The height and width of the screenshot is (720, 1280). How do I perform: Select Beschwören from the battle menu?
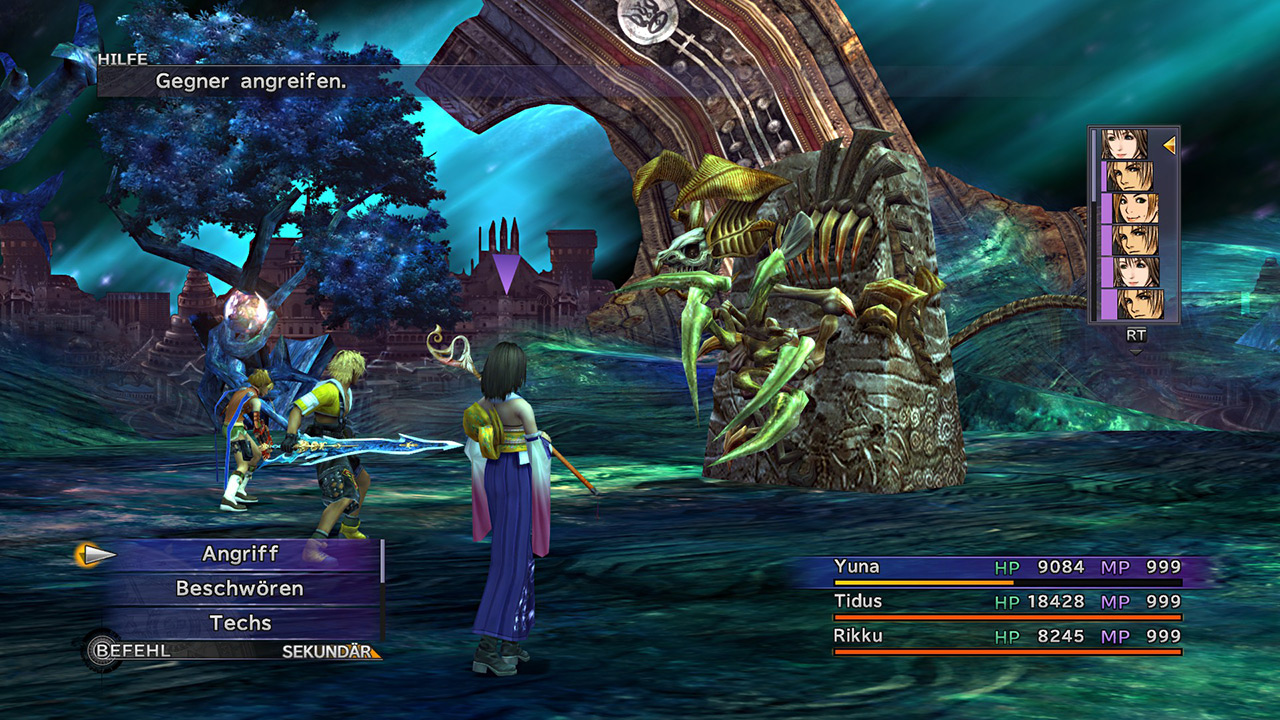[x=240, y=589]
